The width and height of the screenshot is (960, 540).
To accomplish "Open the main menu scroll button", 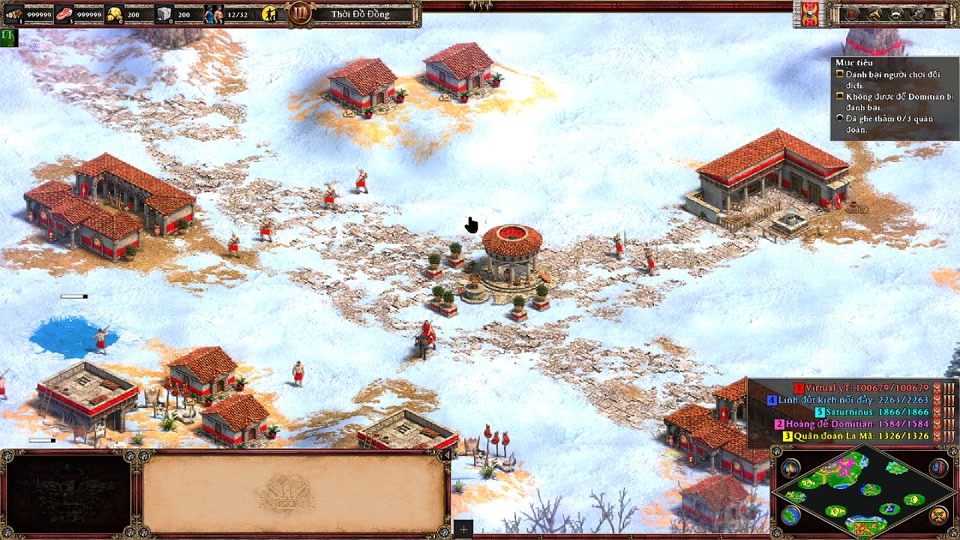I will point(940,14).
